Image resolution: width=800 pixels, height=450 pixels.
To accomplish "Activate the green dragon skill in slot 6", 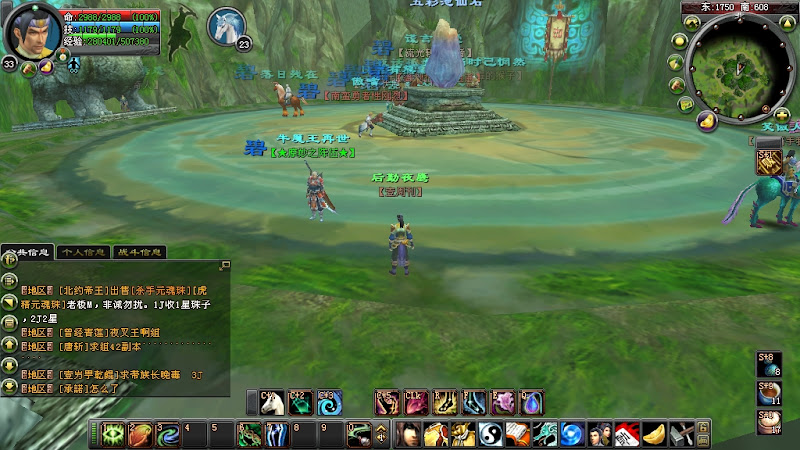I will (250, 435).
